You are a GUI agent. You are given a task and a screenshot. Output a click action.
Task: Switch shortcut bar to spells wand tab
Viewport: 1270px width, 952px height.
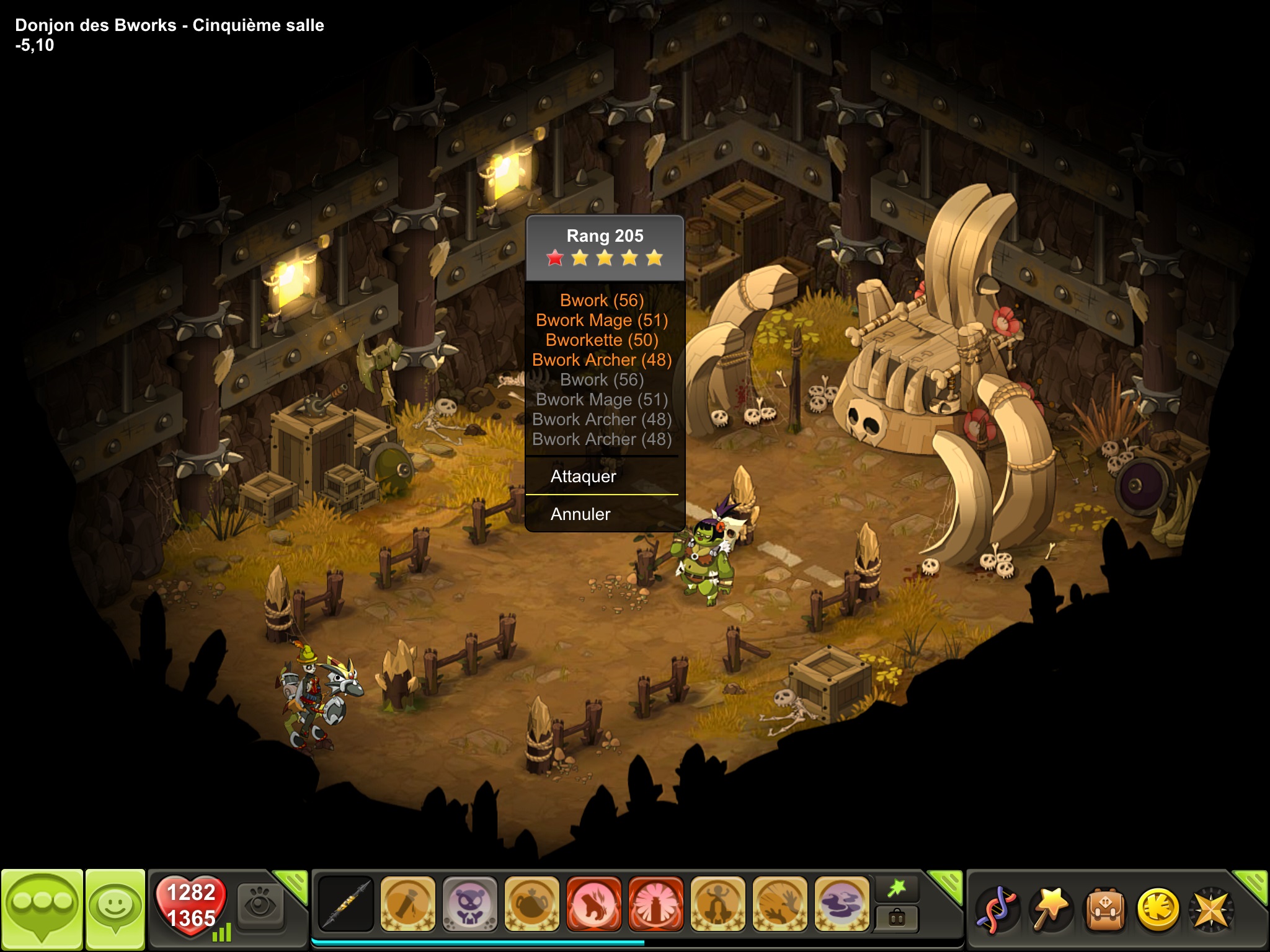tap(897, 889)
